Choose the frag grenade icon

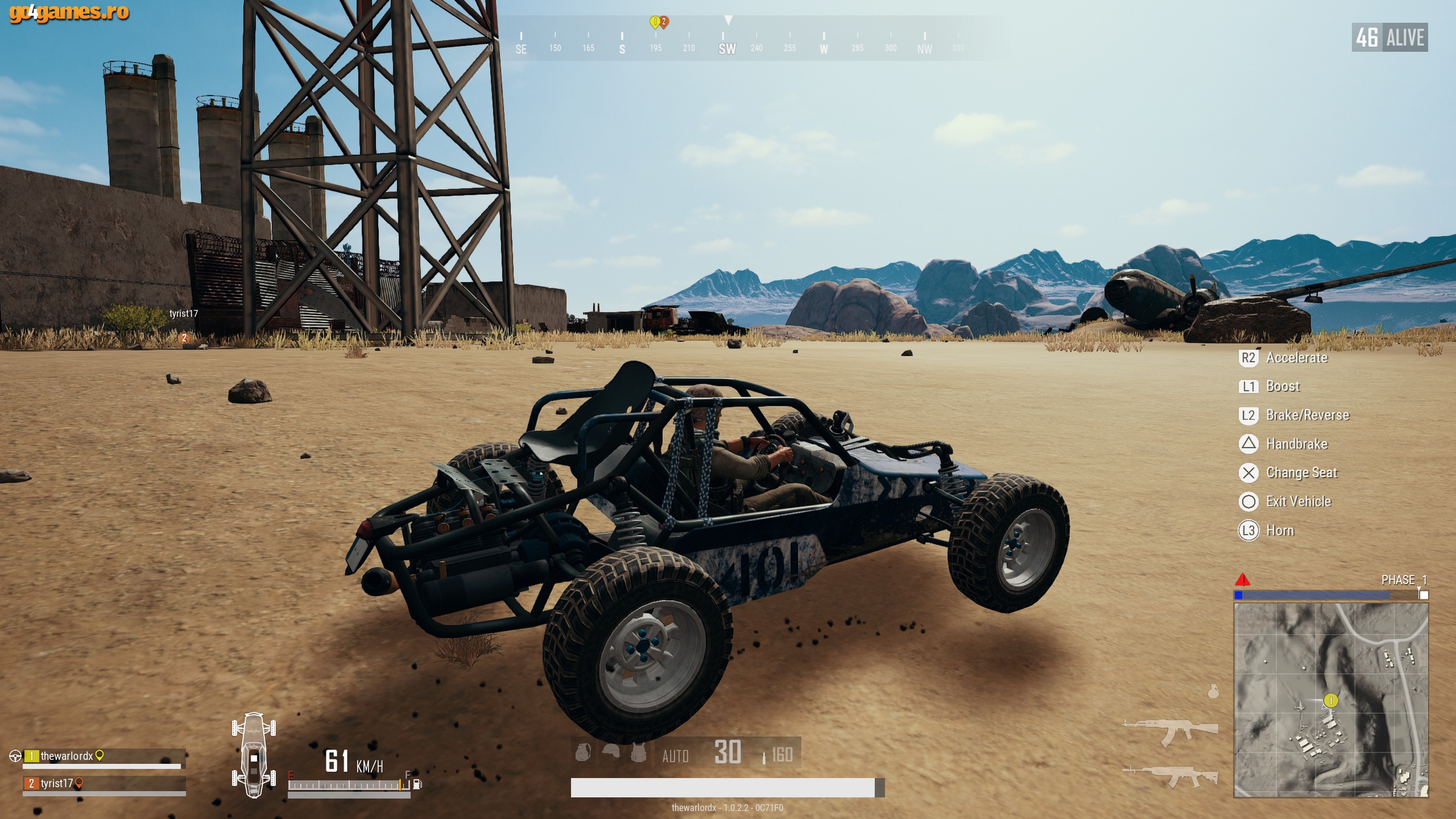click(1213, 691)
